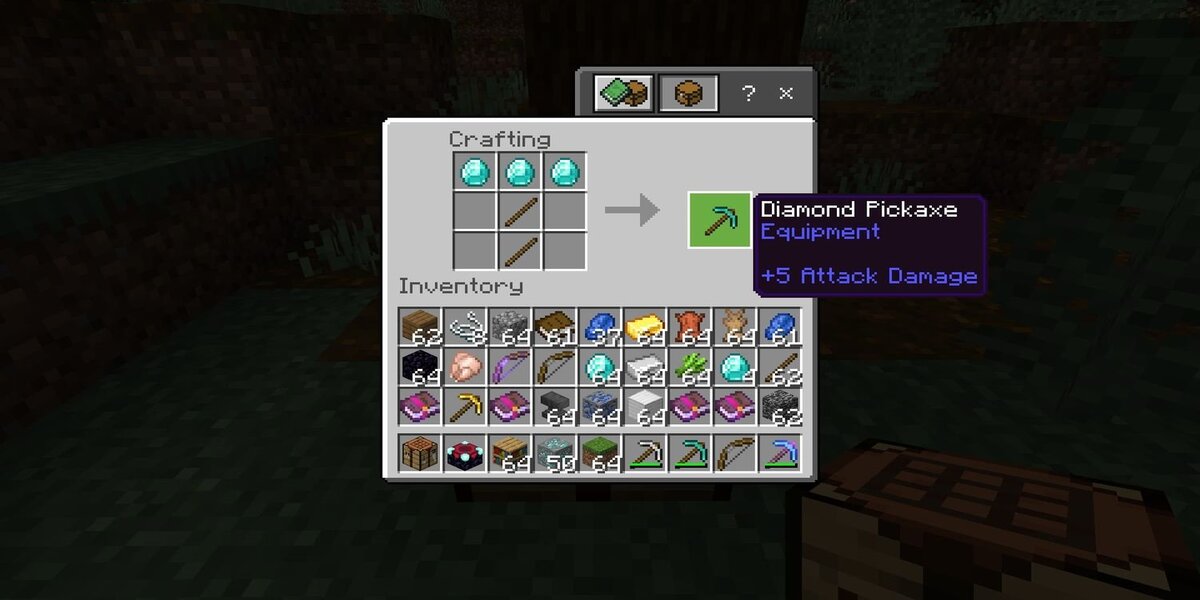Select the anvil stack in the inventory
This screenshot has width=1200, height=600.
click(555, 408)
